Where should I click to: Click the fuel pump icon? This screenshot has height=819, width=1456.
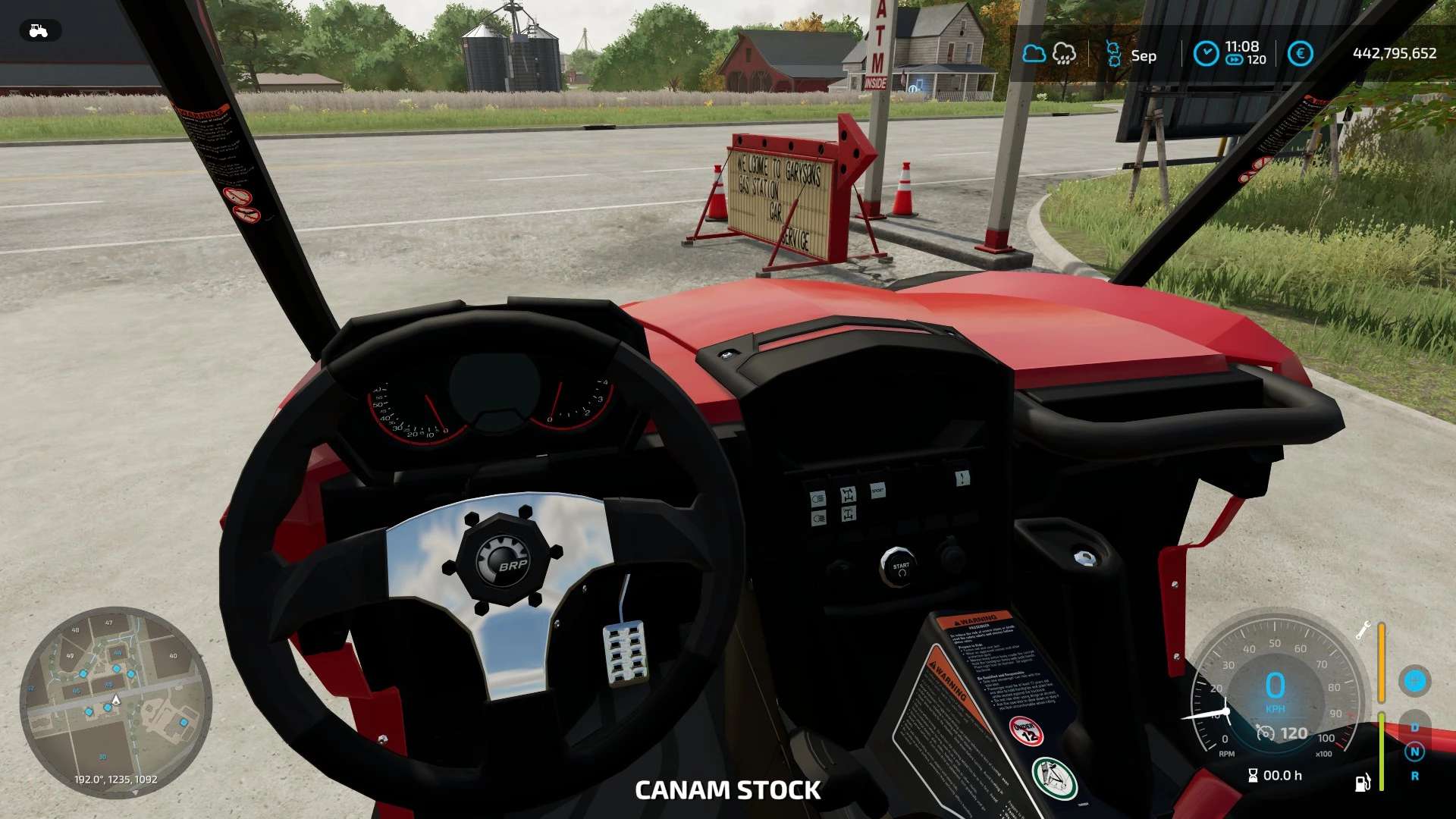(x=1362, y=783)
